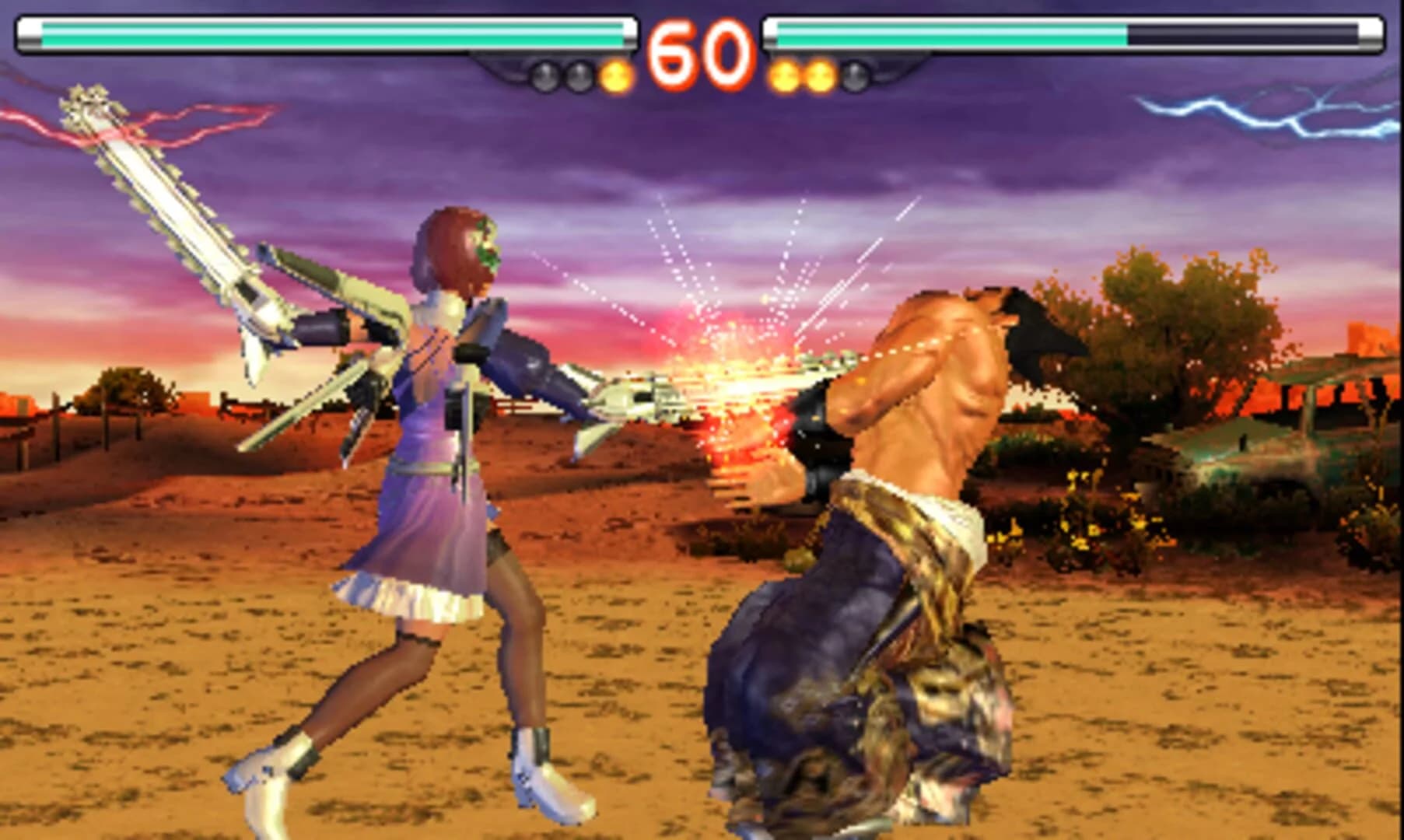The height and width of the screenshot is (840, 1404).
Task: Click the left player's first empty round orb
Action: coord(544,75)
